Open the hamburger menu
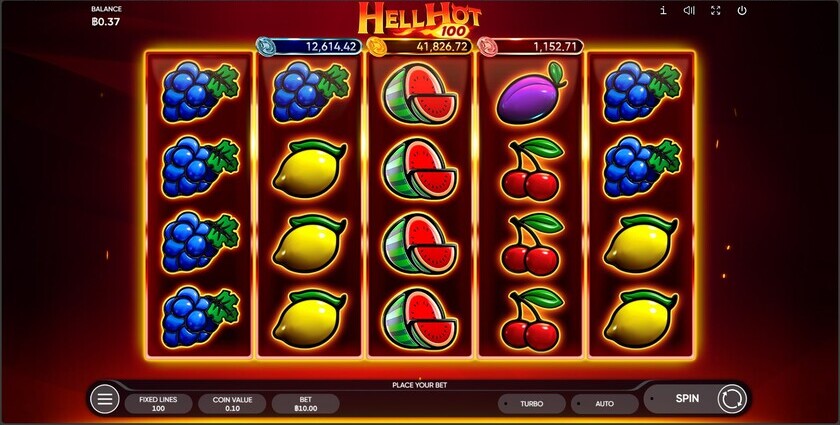The width and height of the screenshot is (840, 425). [104, 400]
